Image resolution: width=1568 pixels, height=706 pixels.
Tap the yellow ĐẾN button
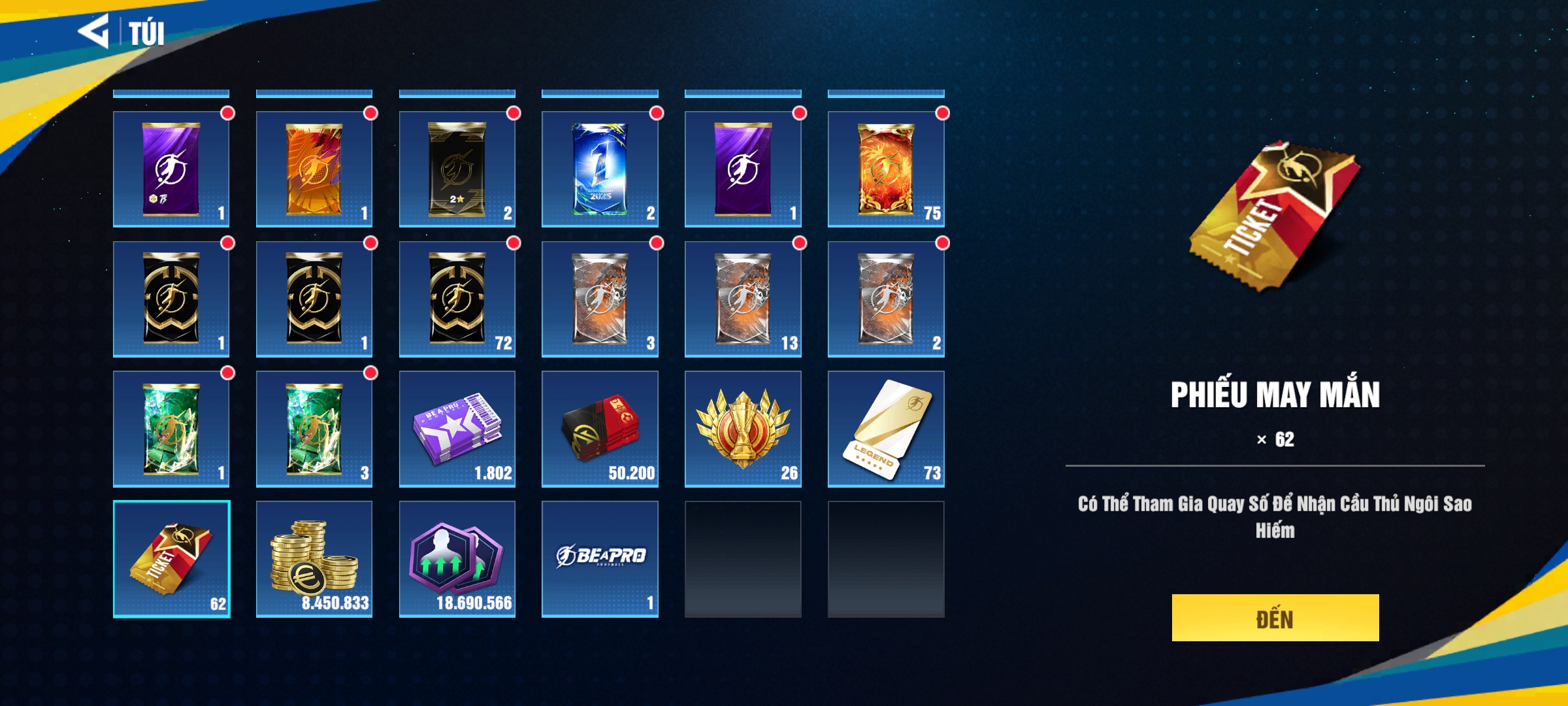click(1275, 618)
